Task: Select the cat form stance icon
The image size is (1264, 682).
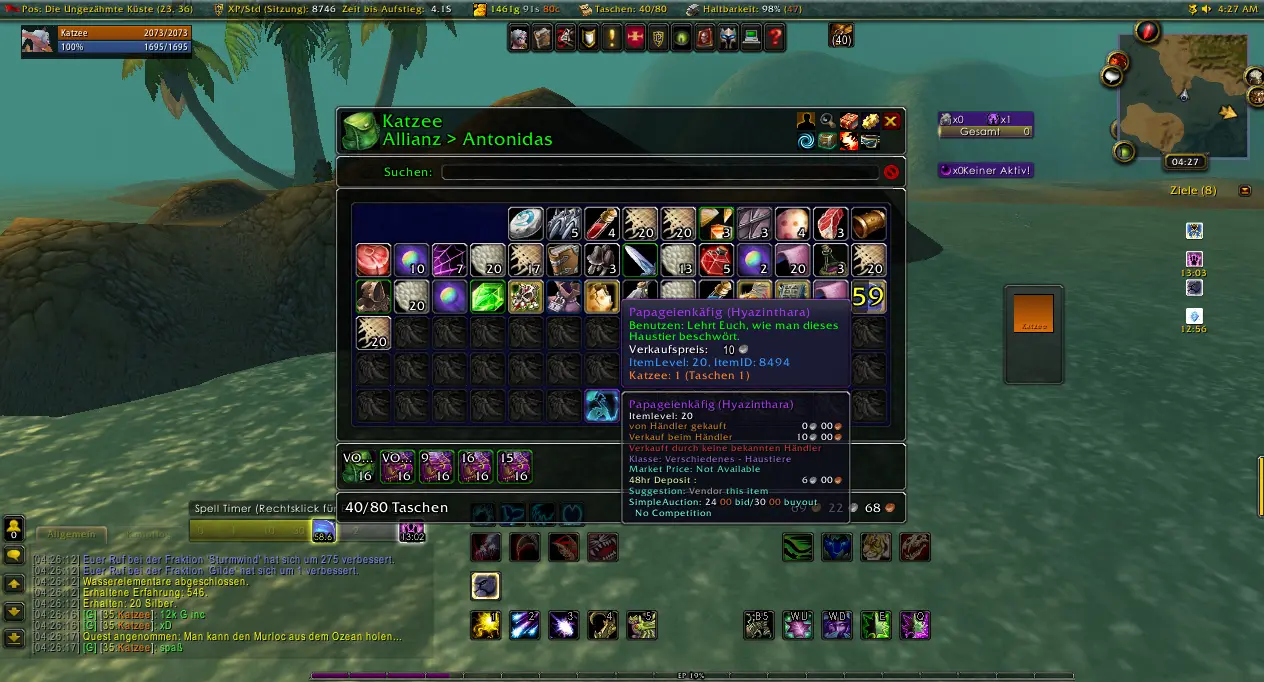Action: click(486, 586)
